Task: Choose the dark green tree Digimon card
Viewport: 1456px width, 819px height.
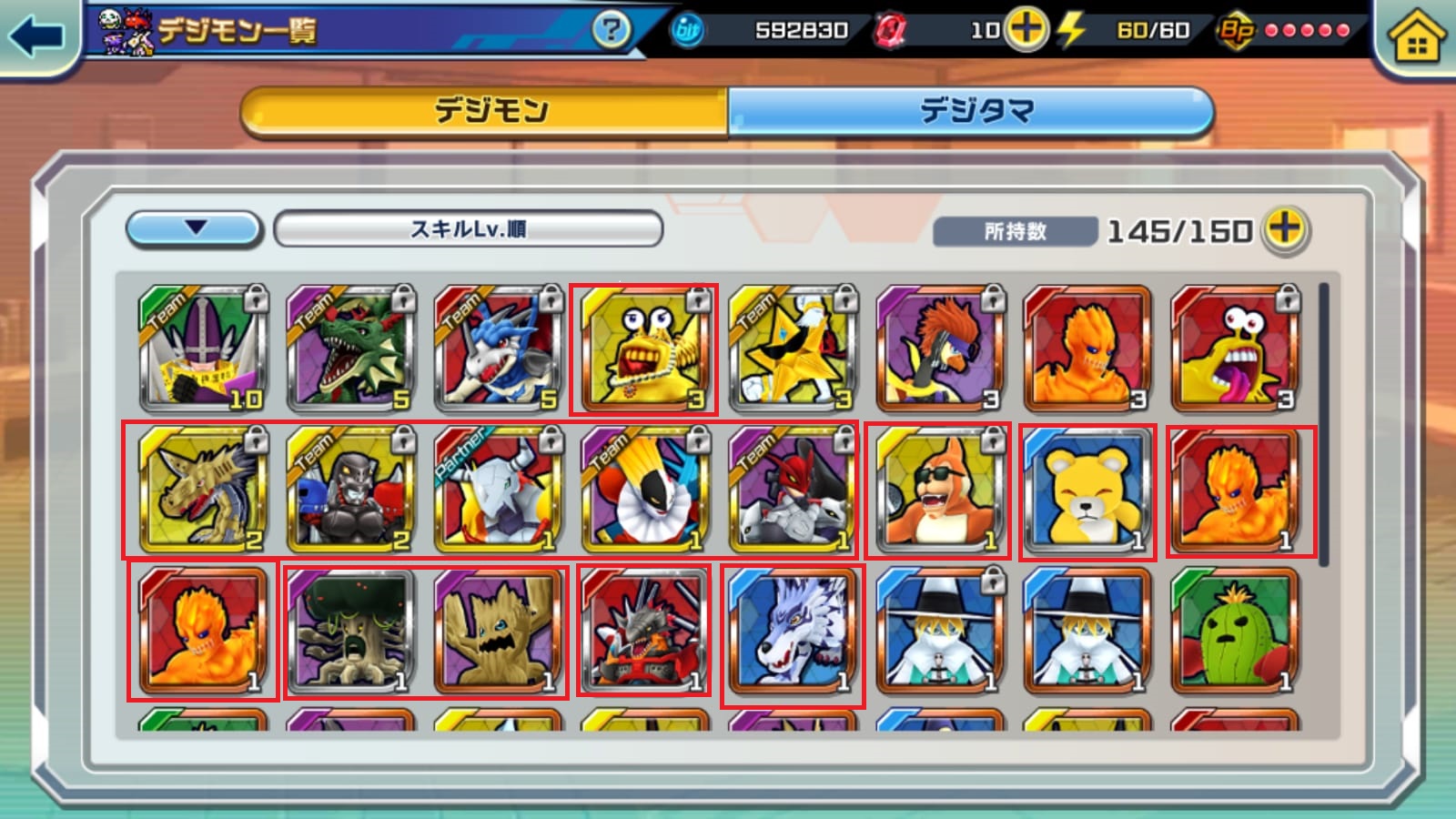Action: point(350,632)
